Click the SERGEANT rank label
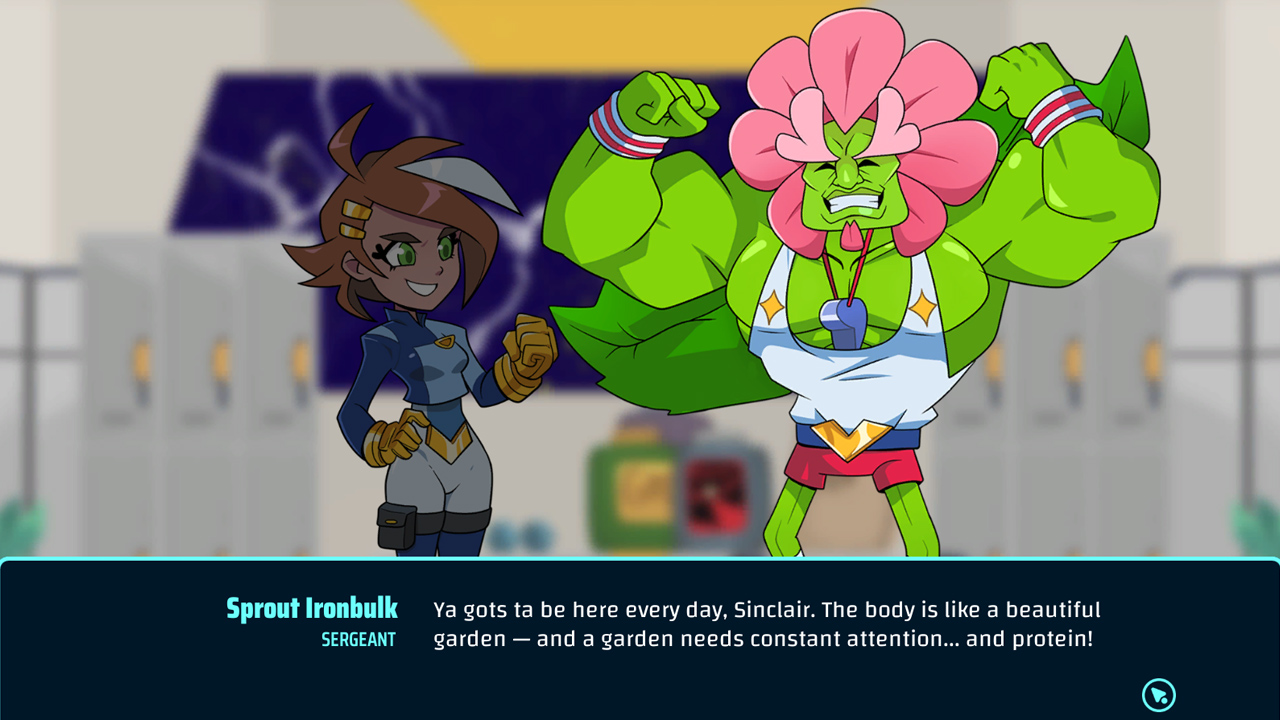The height and width of the screenshot is (720, 1280). 360,639
